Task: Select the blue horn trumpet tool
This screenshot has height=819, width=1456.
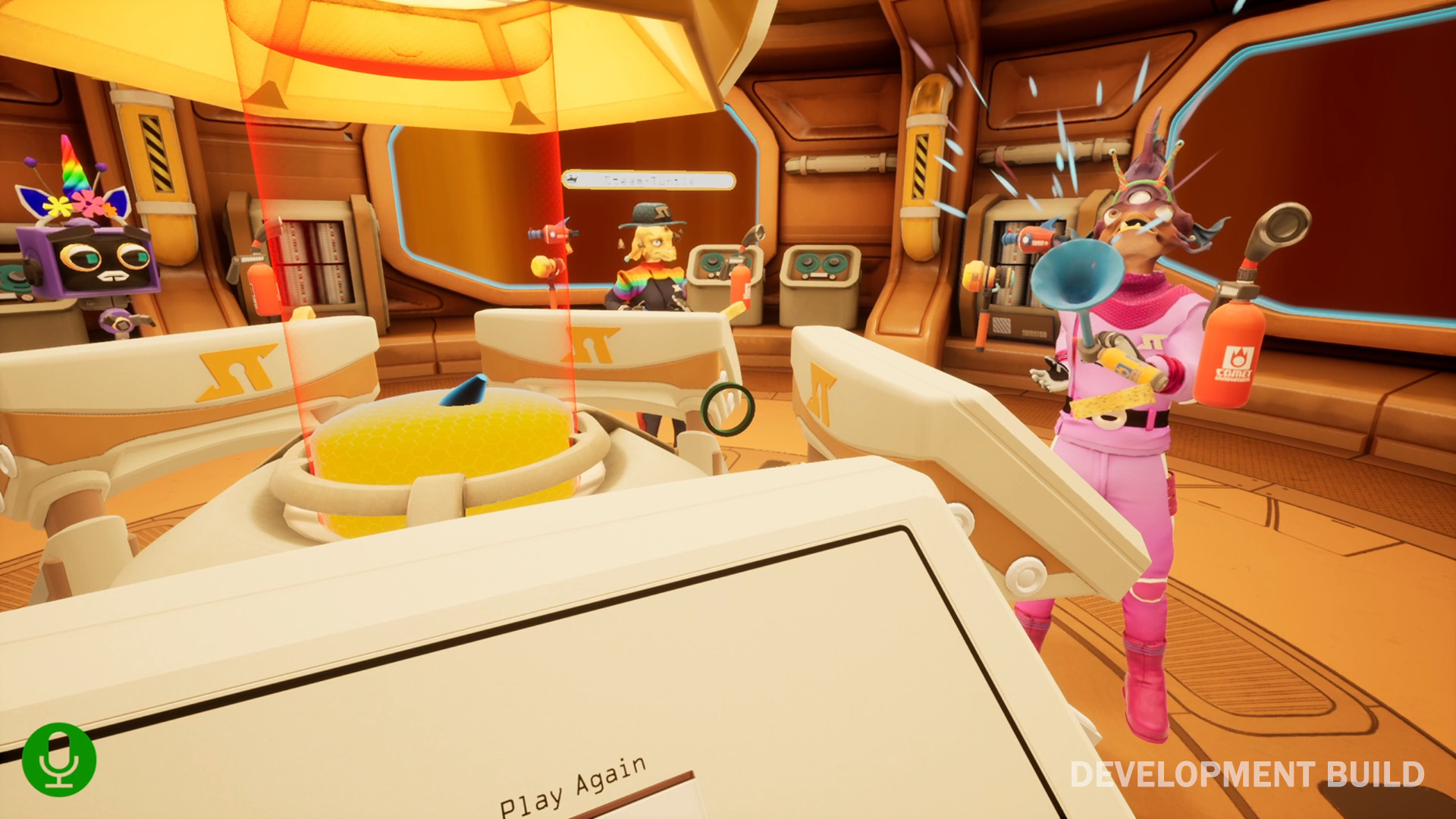Action: (x=1077, y=277)
